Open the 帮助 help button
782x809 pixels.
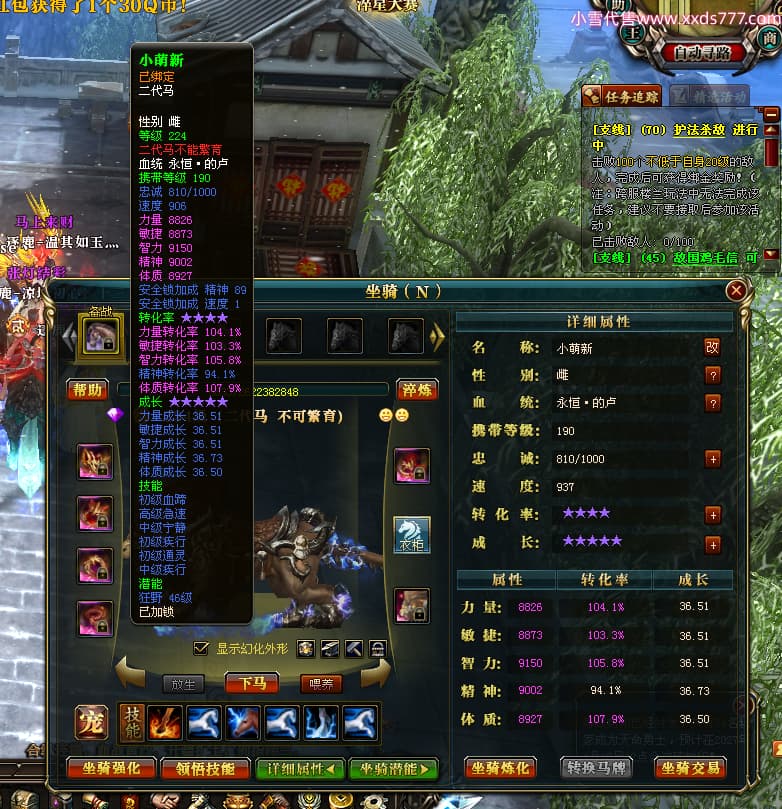[x=86, y=389]
